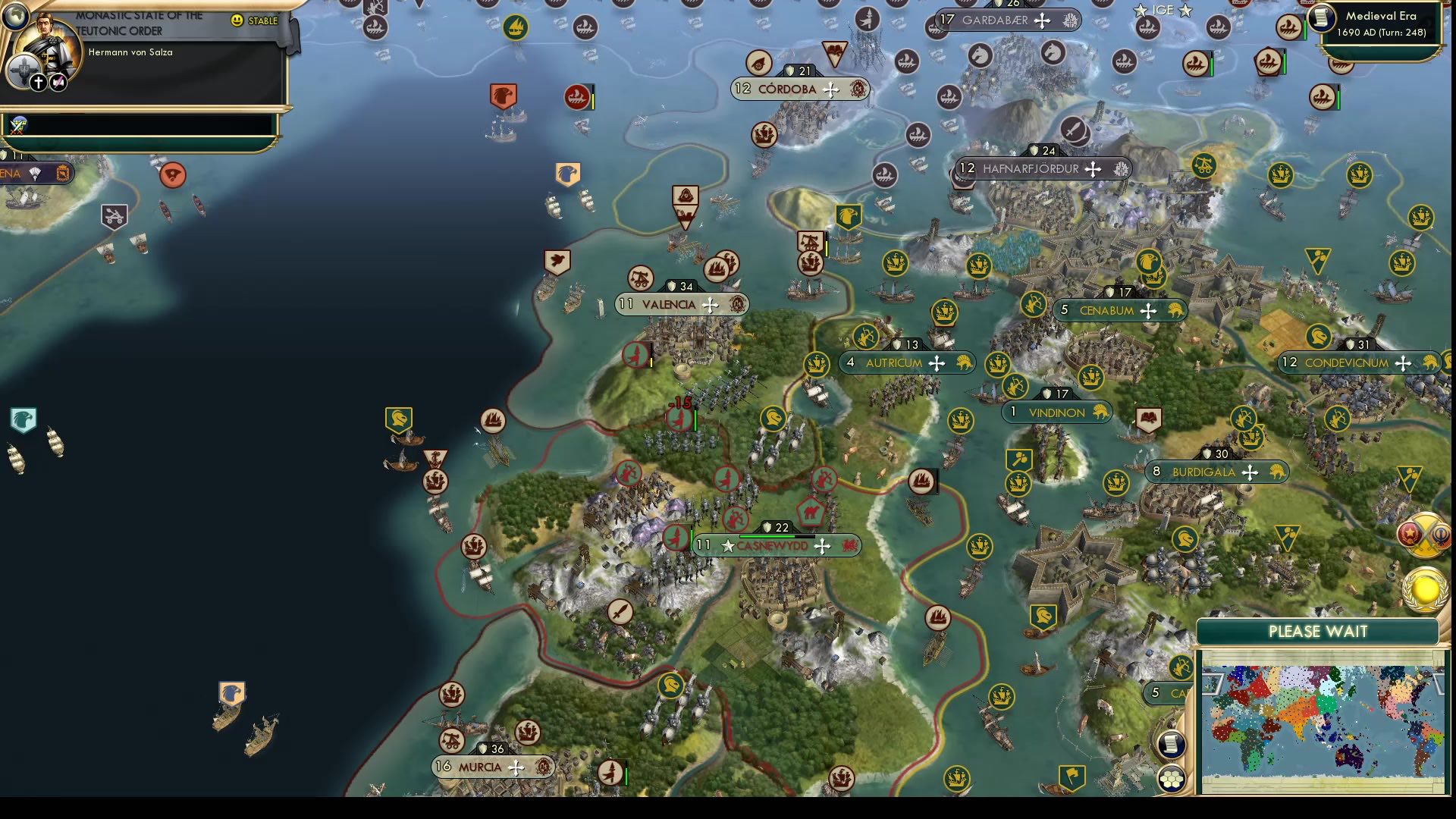Click the notification log scroll icon near minimap
1456x819 pixels.
[x=1171, y=746]
